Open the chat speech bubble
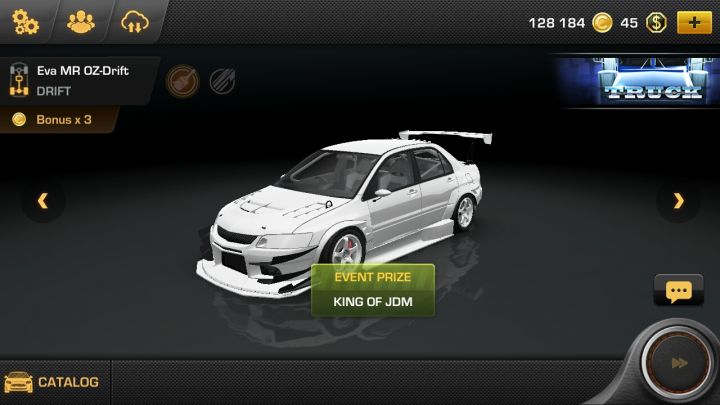Viewport: 720px width, 405px height. pos(678,291)
